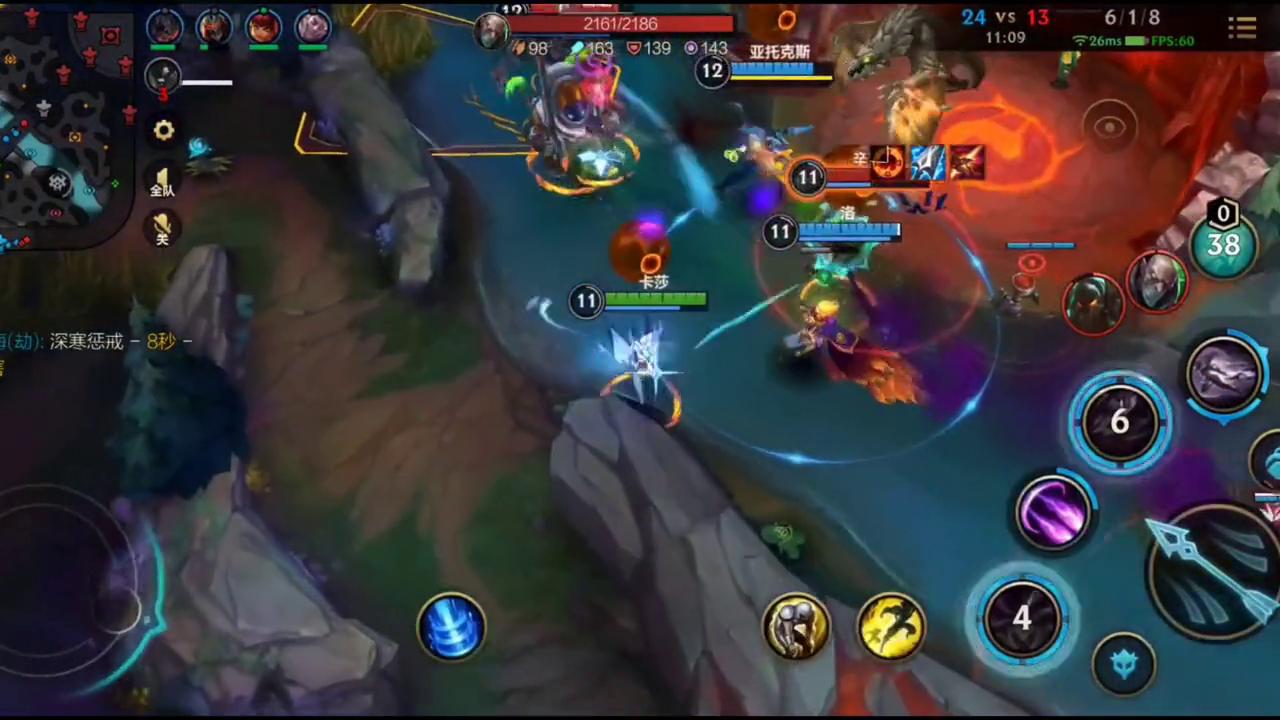This screenshot has height=720, width=1280.
Task: Target the dark masked enemy champion portrait
Action: [x=1093, y=303]
